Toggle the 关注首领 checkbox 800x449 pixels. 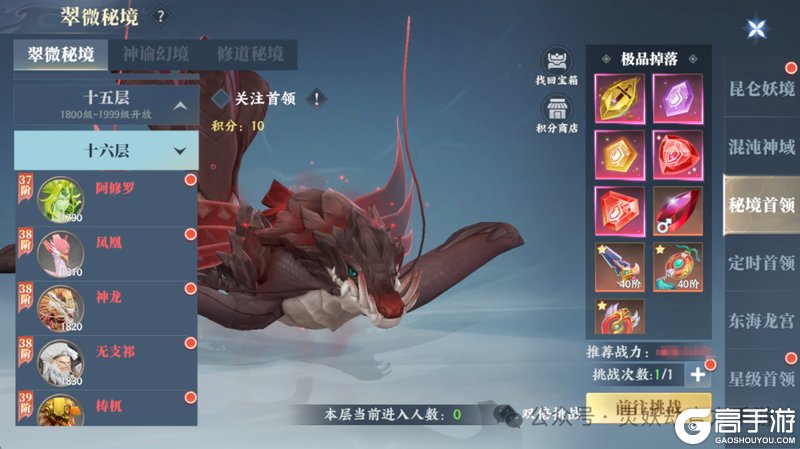coord(221,98)
